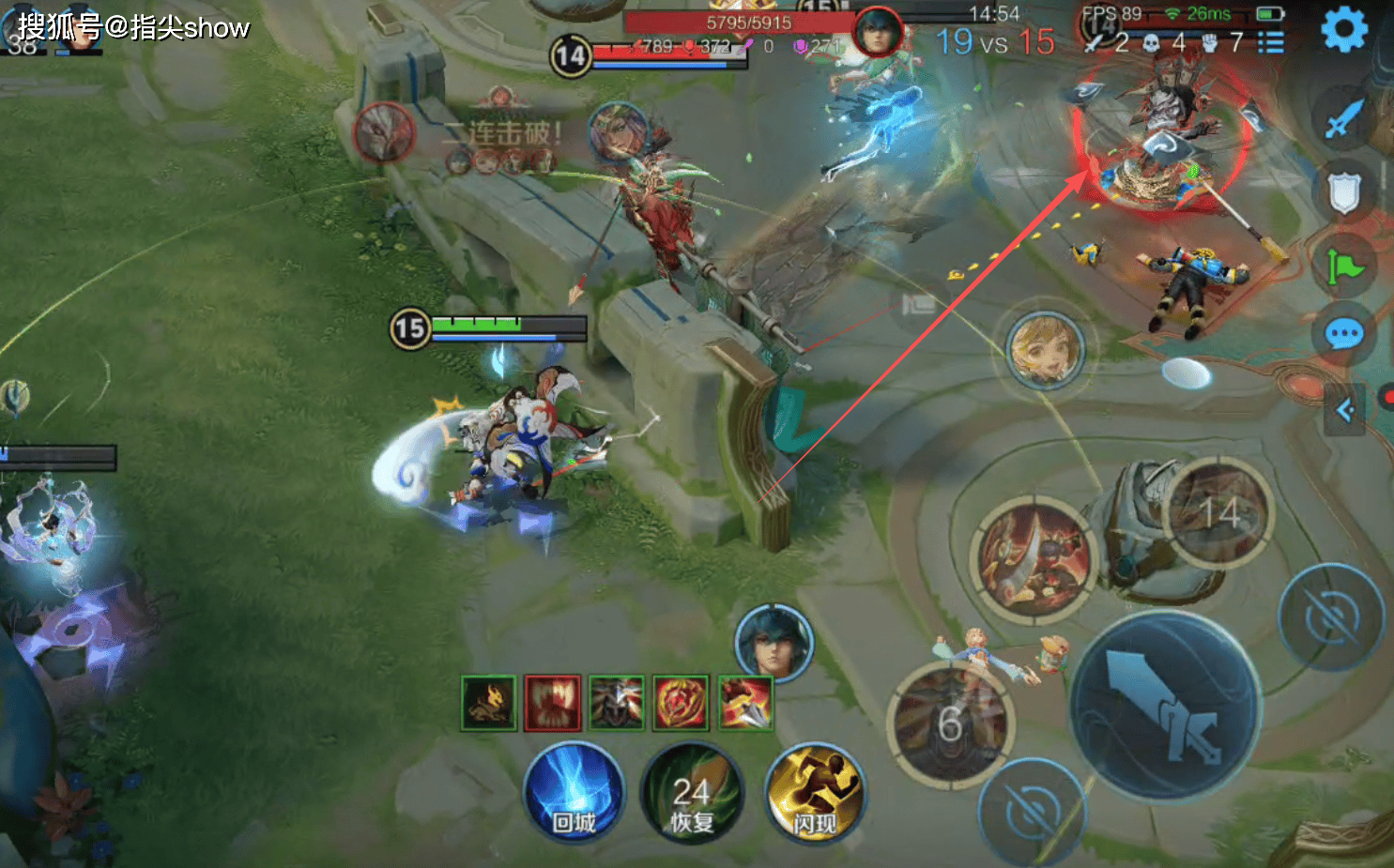Select the horned helmet buff icon
The image size is (1394, 868).
click(617, 702)
